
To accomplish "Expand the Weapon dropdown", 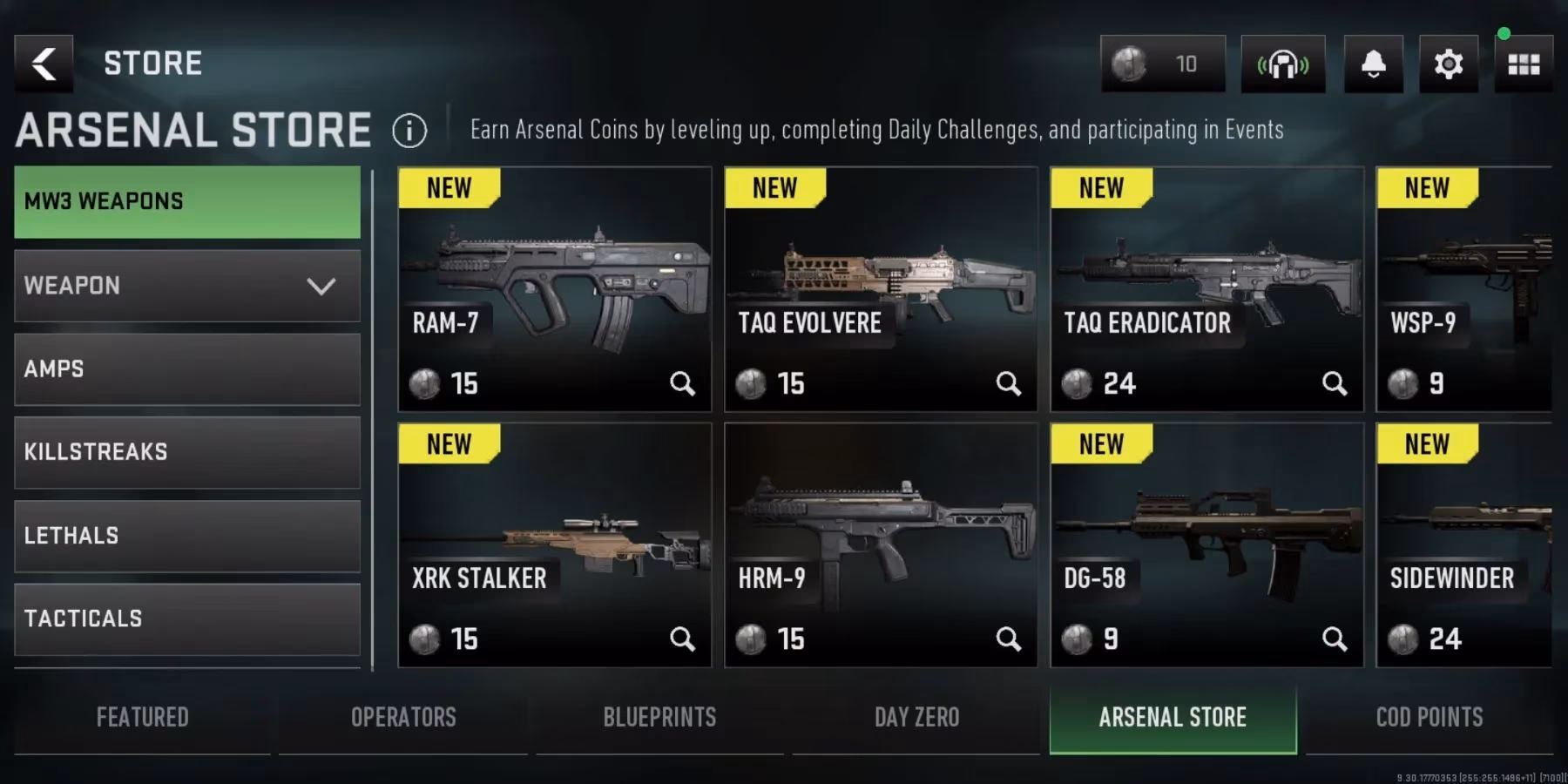I will 187,286.
